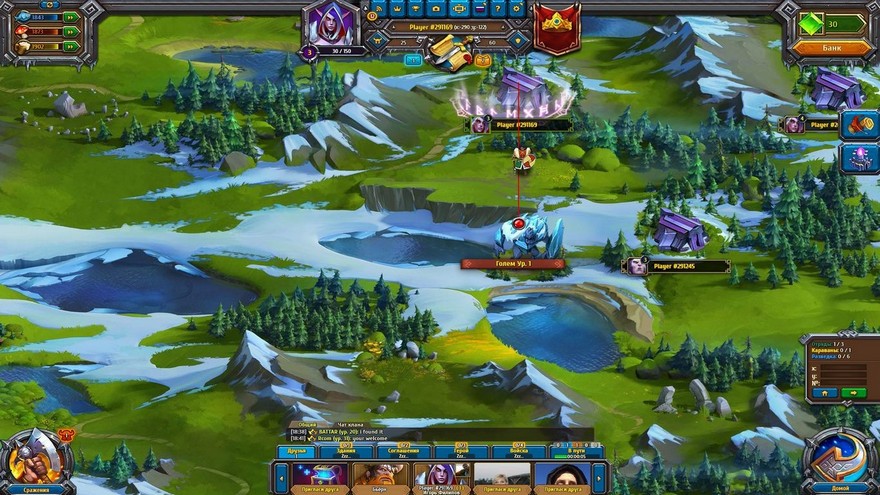The width and height of the screenshot is (880, 495).
Task: Open settings via the gear icon
Action: (517, 8)
